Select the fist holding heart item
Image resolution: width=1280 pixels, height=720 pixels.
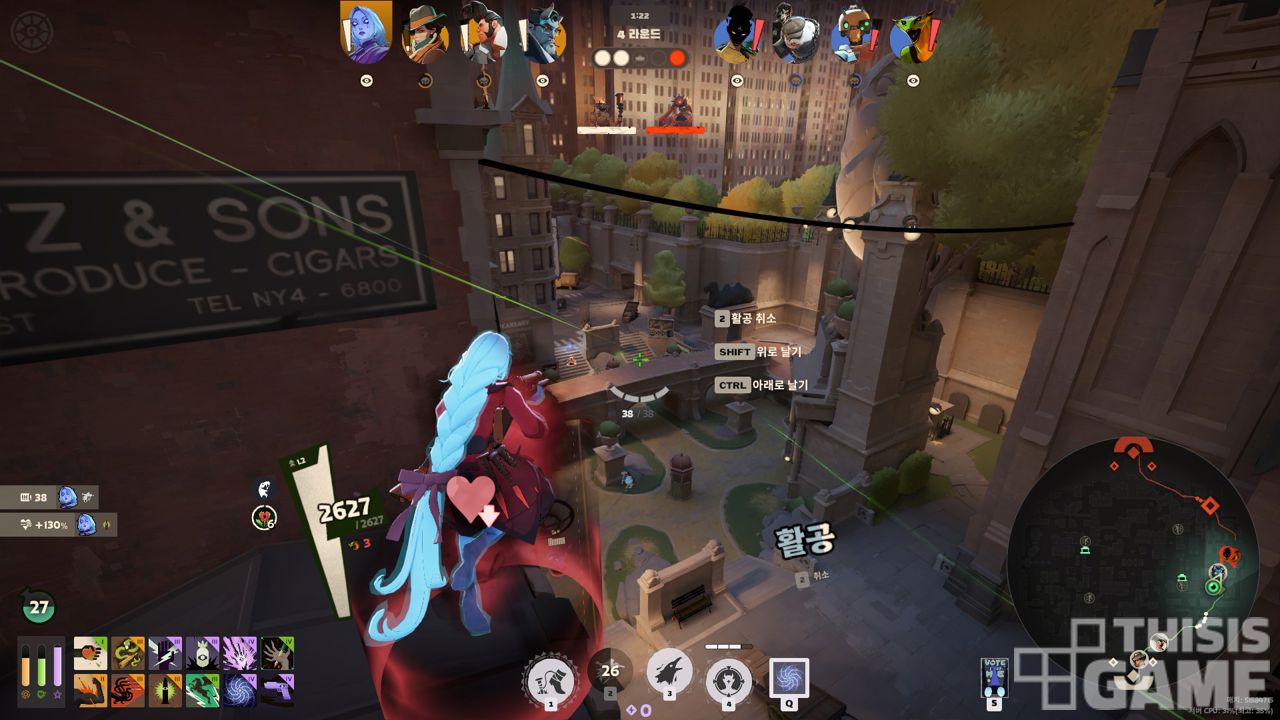(90, 653)
